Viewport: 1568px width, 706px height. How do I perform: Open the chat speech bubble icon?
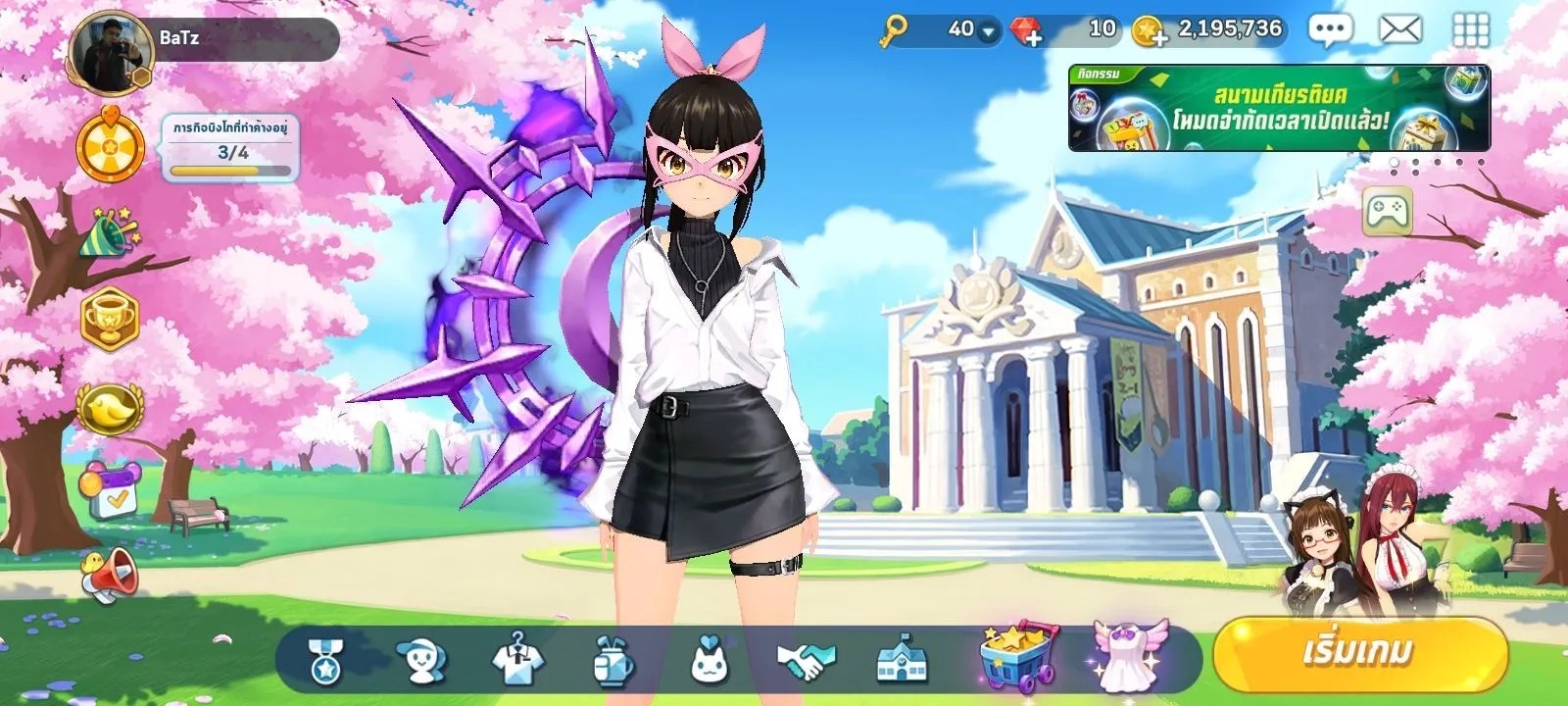pos(1329,30)
